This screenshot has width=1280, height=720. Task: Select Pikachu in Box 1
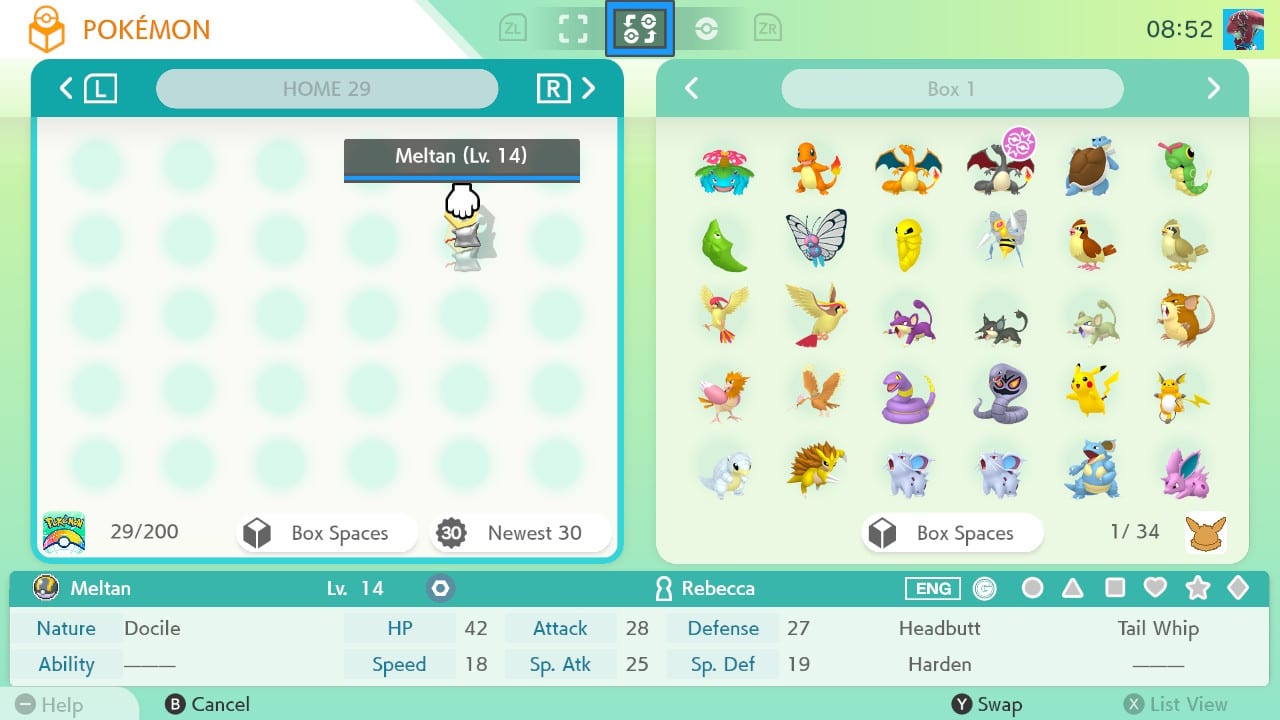pyautogui.click(x=1092, y=391)
